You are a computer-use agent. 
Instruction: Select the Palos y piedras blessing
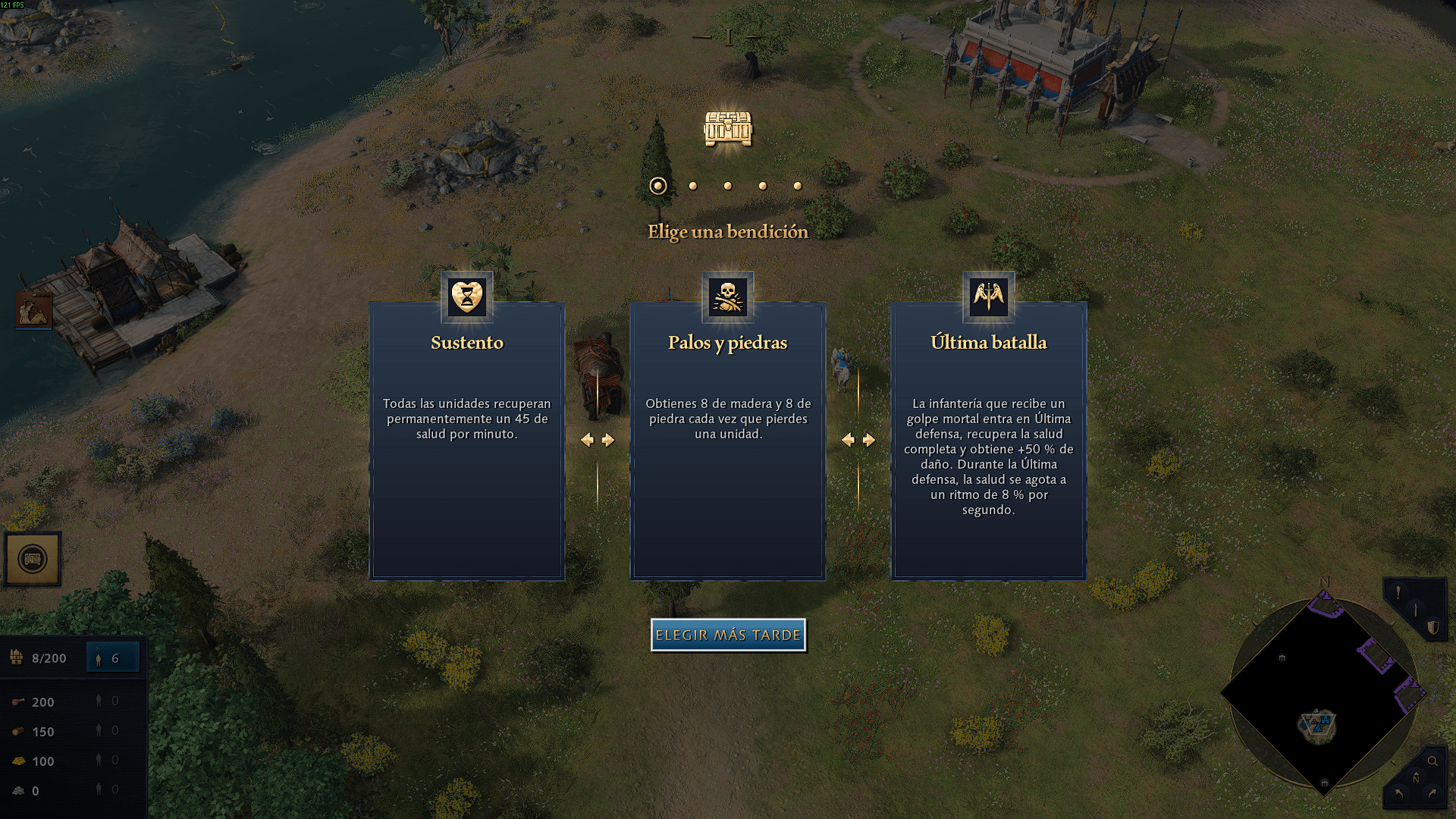(727, 440)
